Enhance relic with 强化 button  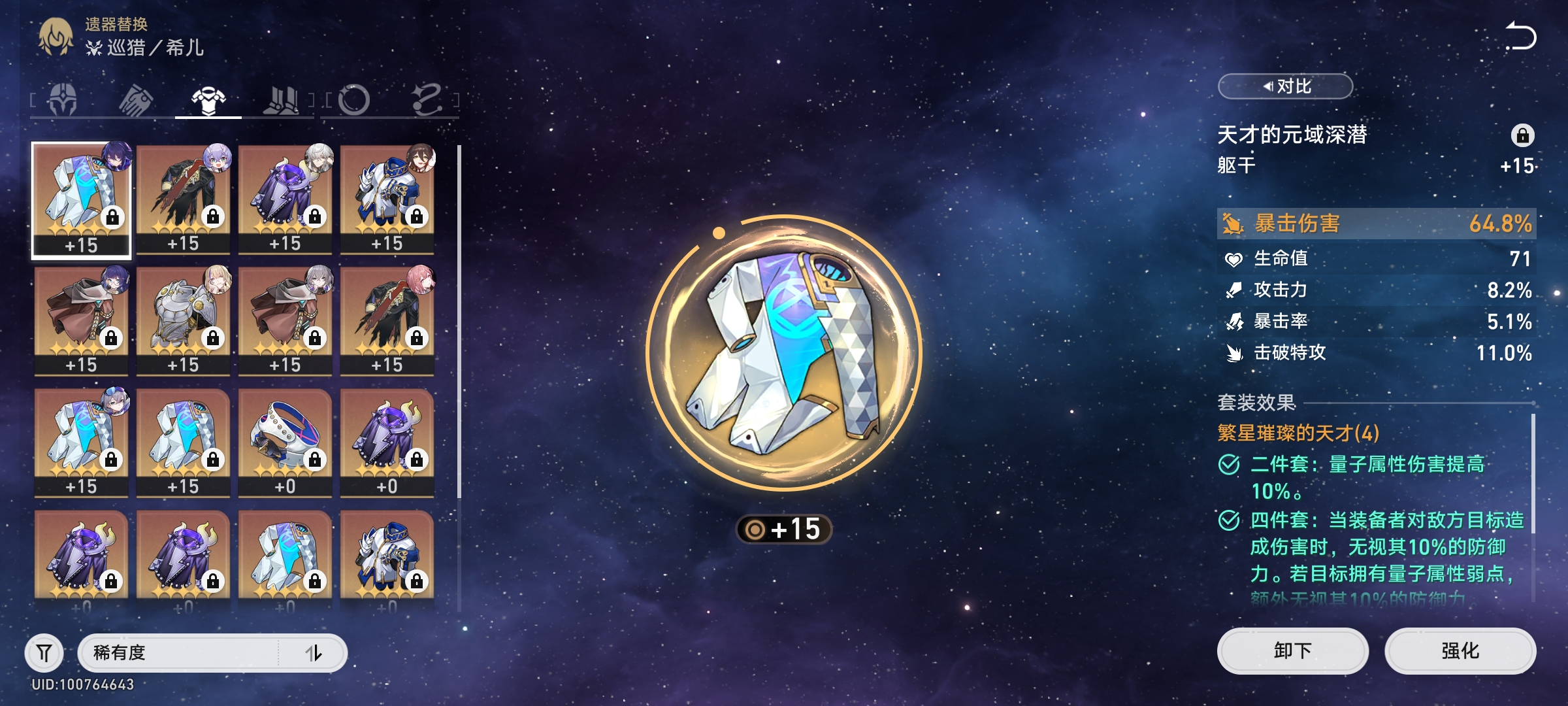tap(1460, 650)
